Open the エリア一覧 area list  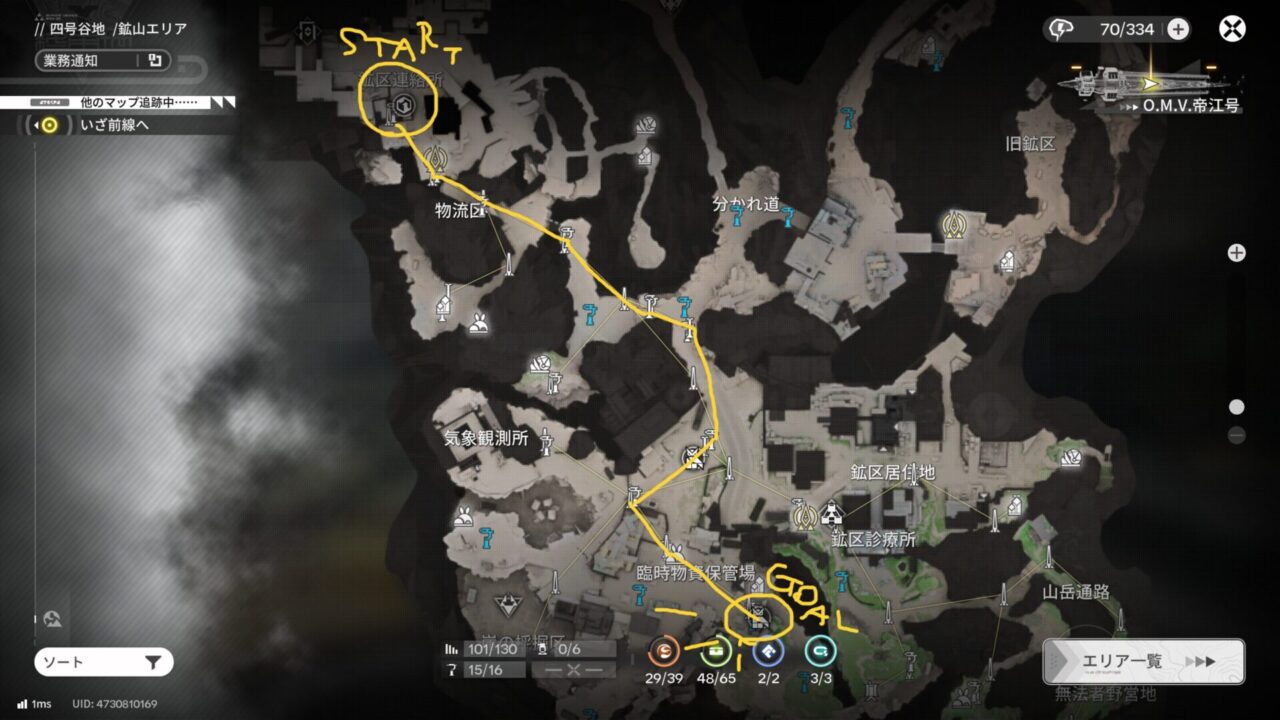point(1143,661)
